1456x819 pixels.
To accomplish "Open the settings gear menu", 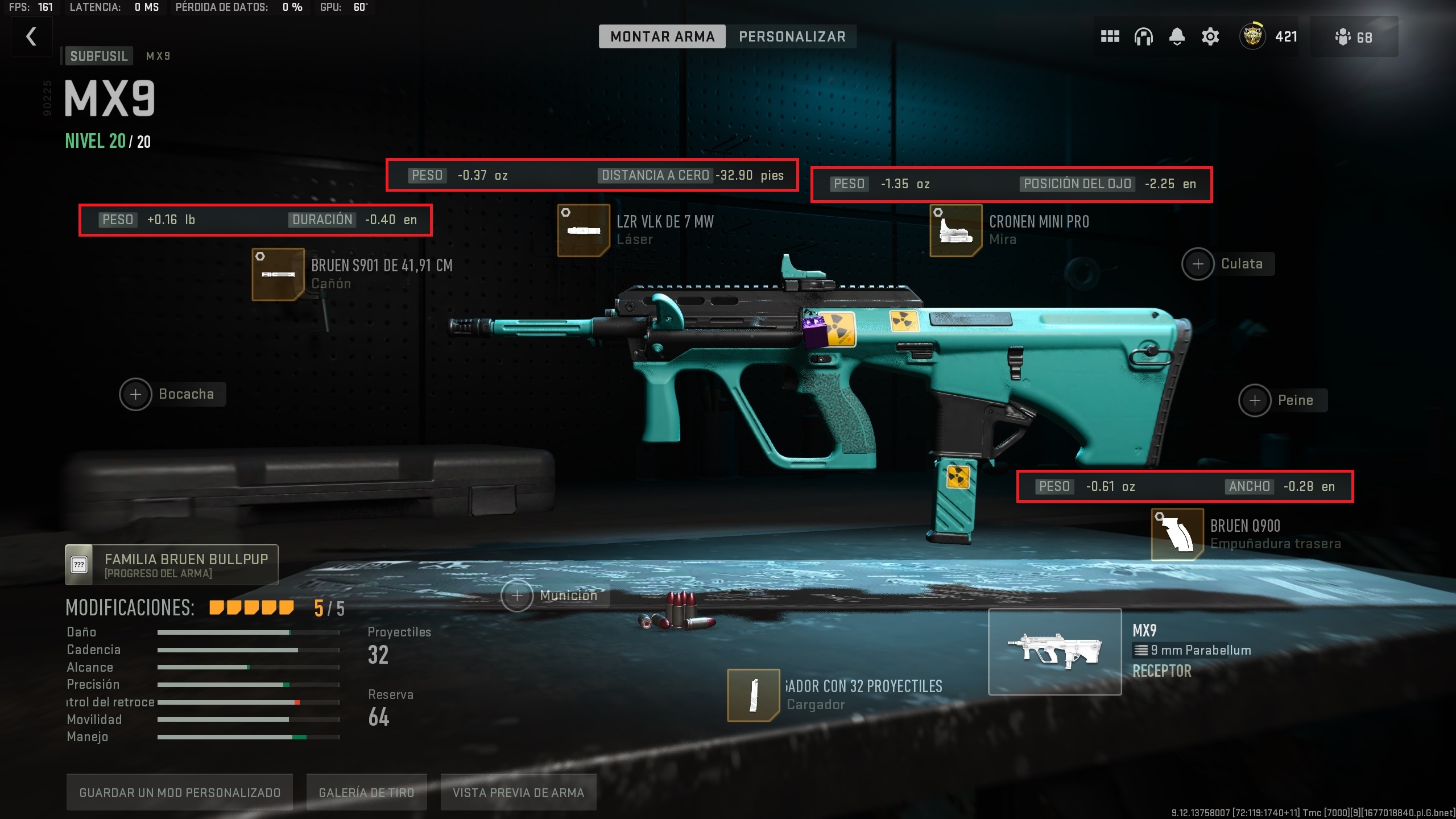I will click(1210, 36).
